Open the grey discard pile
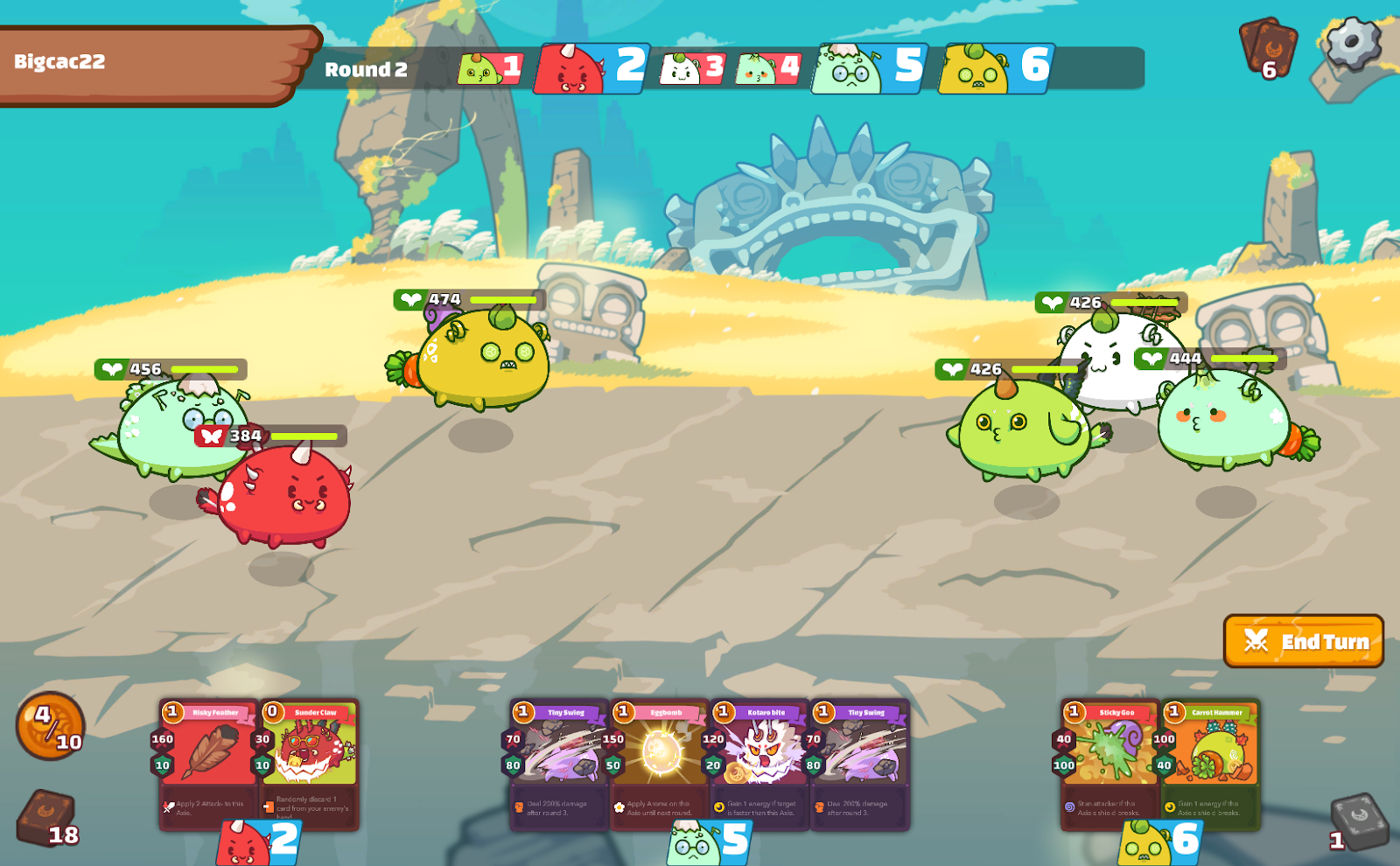 [x=1359, y=822]
